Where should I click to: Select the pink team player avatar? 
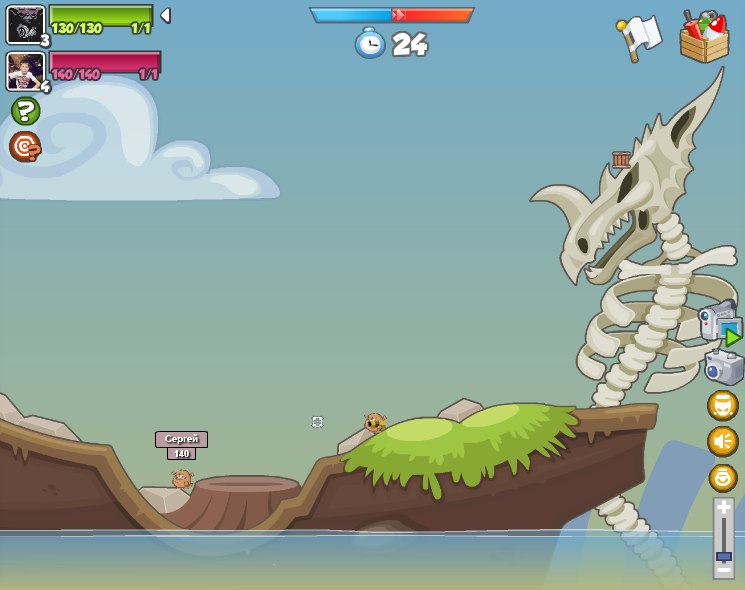[25, 71]
